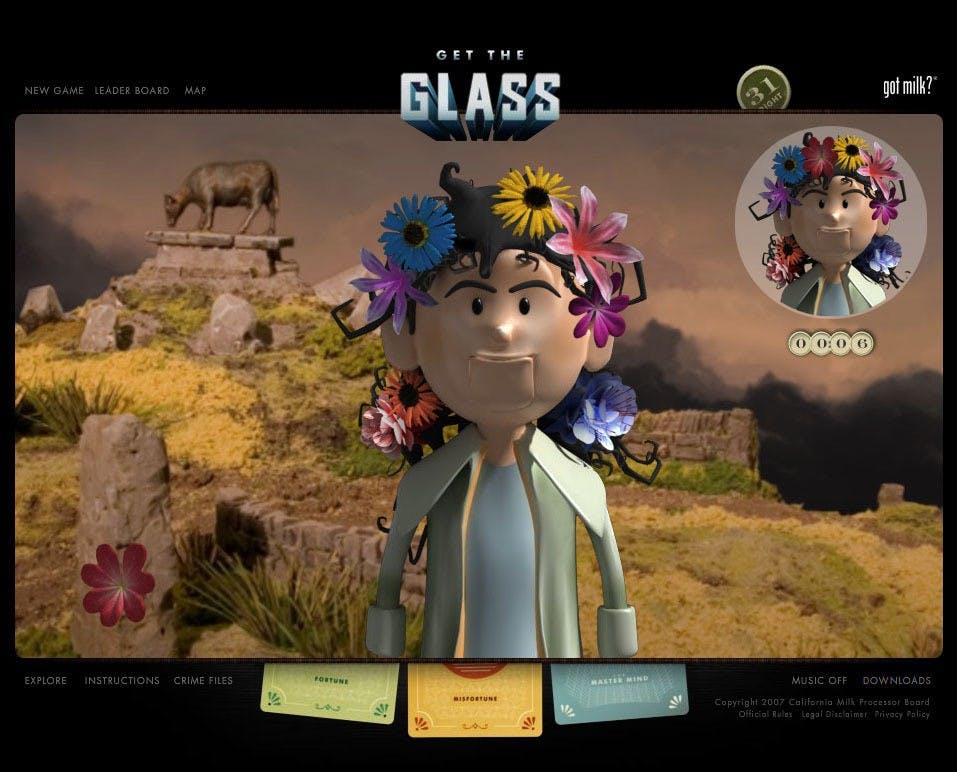Open the Crime Files

[203, 681]
